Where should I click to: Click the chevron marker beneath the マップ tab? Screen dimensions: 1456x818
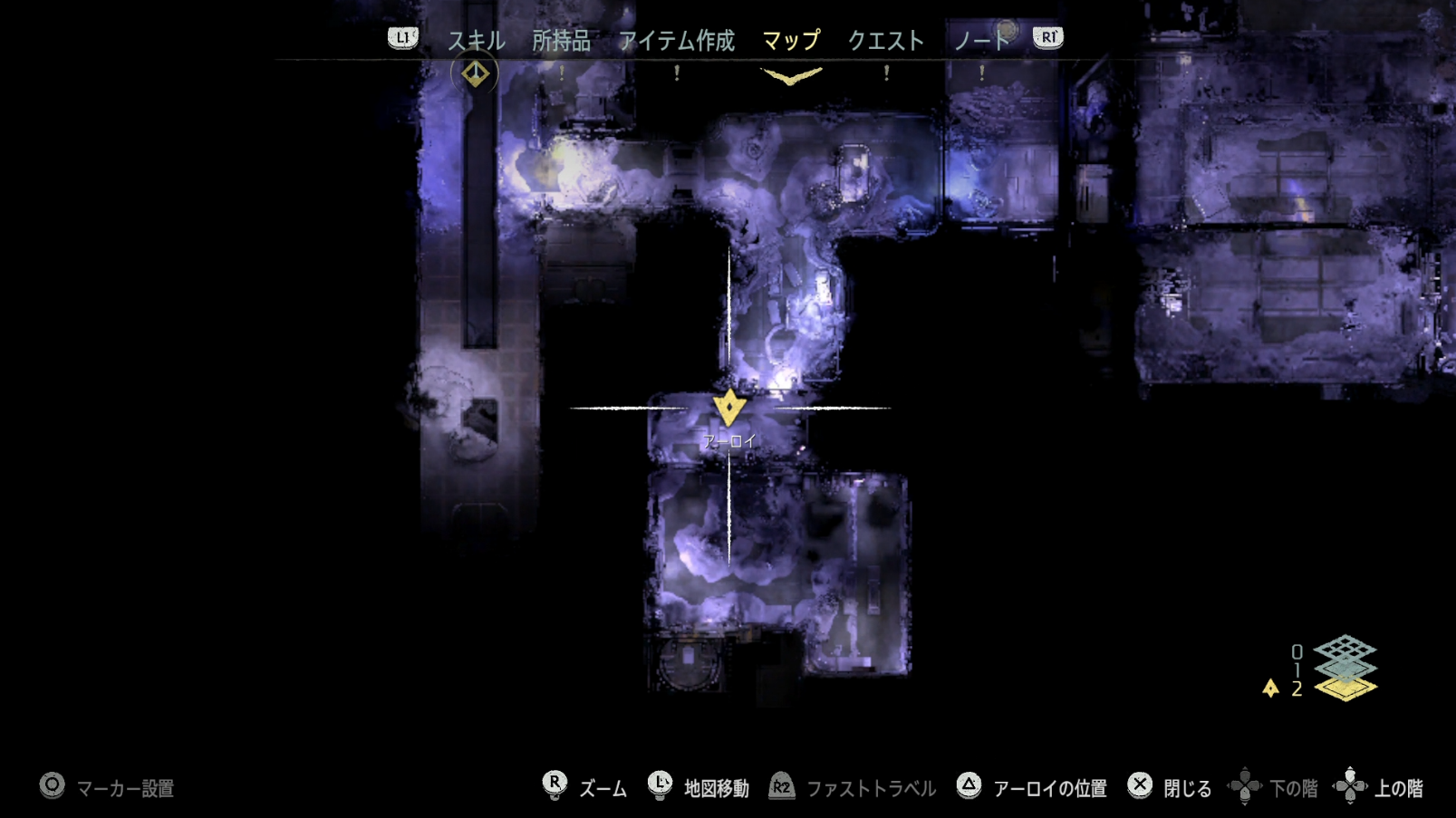pos(792,79)
